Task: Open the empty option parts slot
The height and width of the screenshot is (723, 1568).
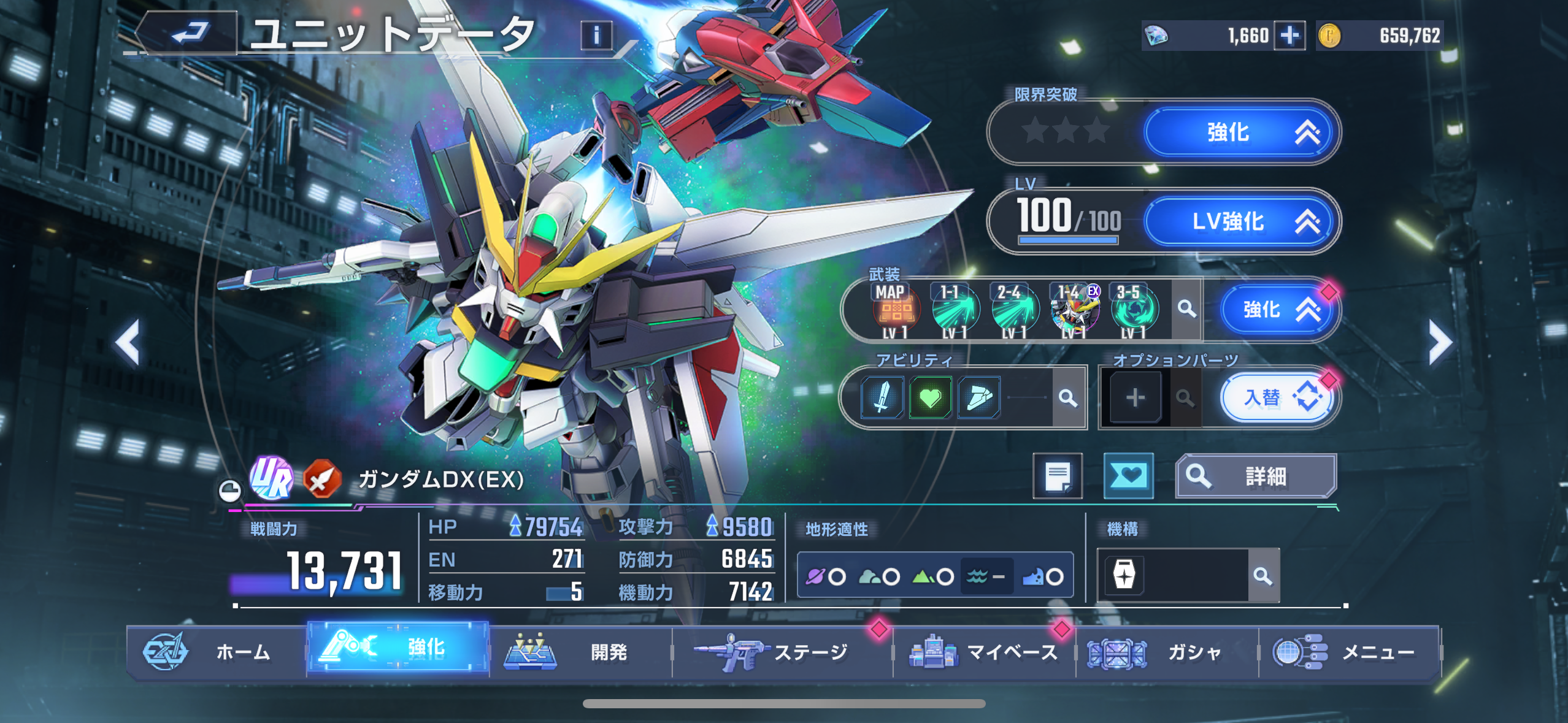Action: coord(1135,398)
